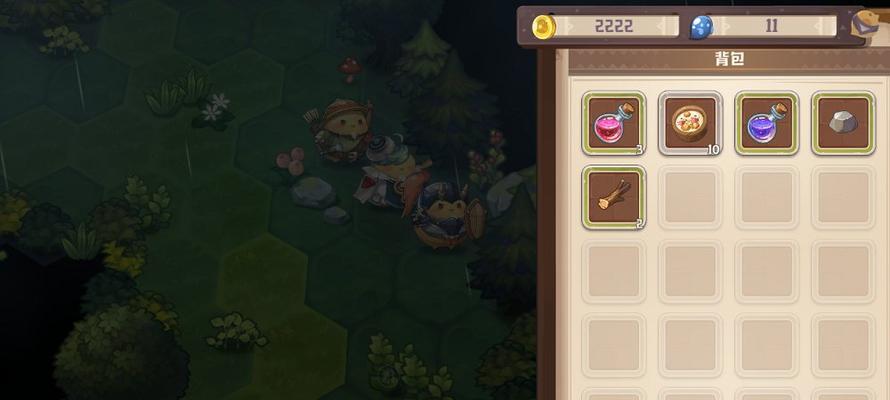This screenshot has height=400, width=890.
Task: Select the pink potion inventory slot
Action: pyautogui.click(x=614, y=123)
